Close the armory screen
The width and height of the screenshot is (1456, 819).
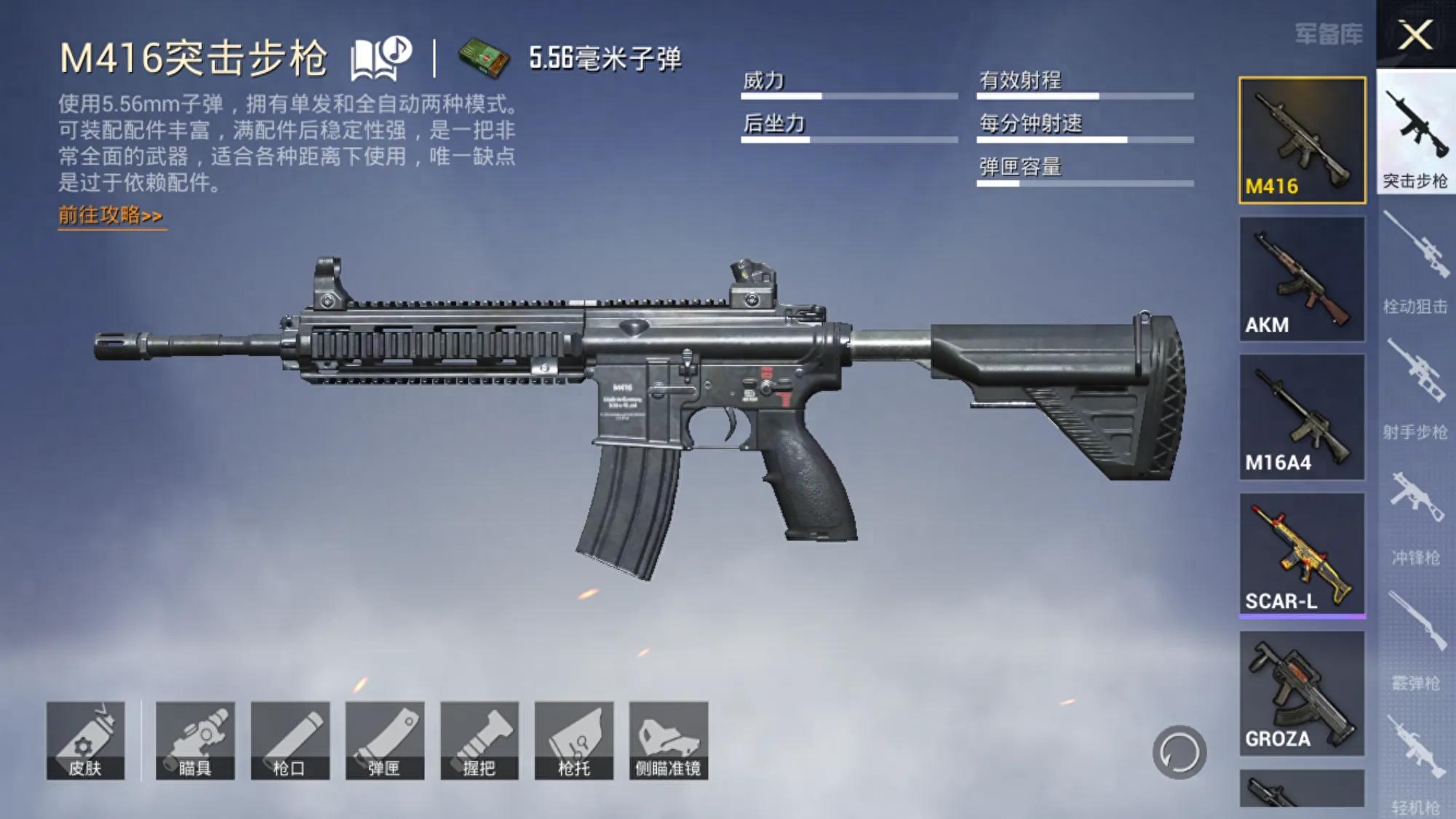coord(1415,34)
